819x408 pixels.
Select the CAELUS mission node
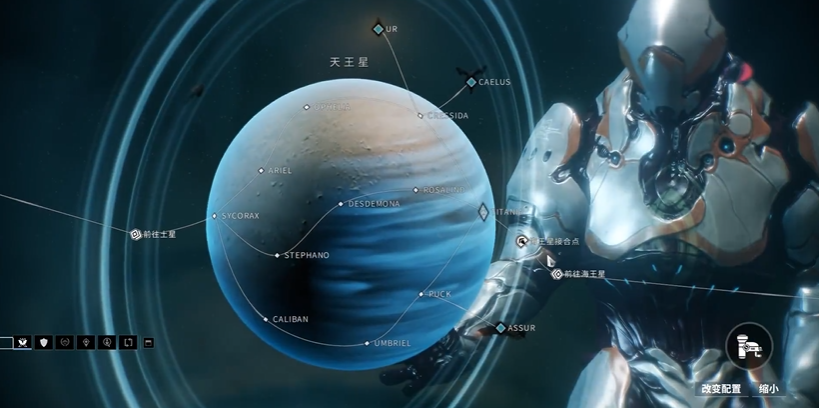pos(470,82)
